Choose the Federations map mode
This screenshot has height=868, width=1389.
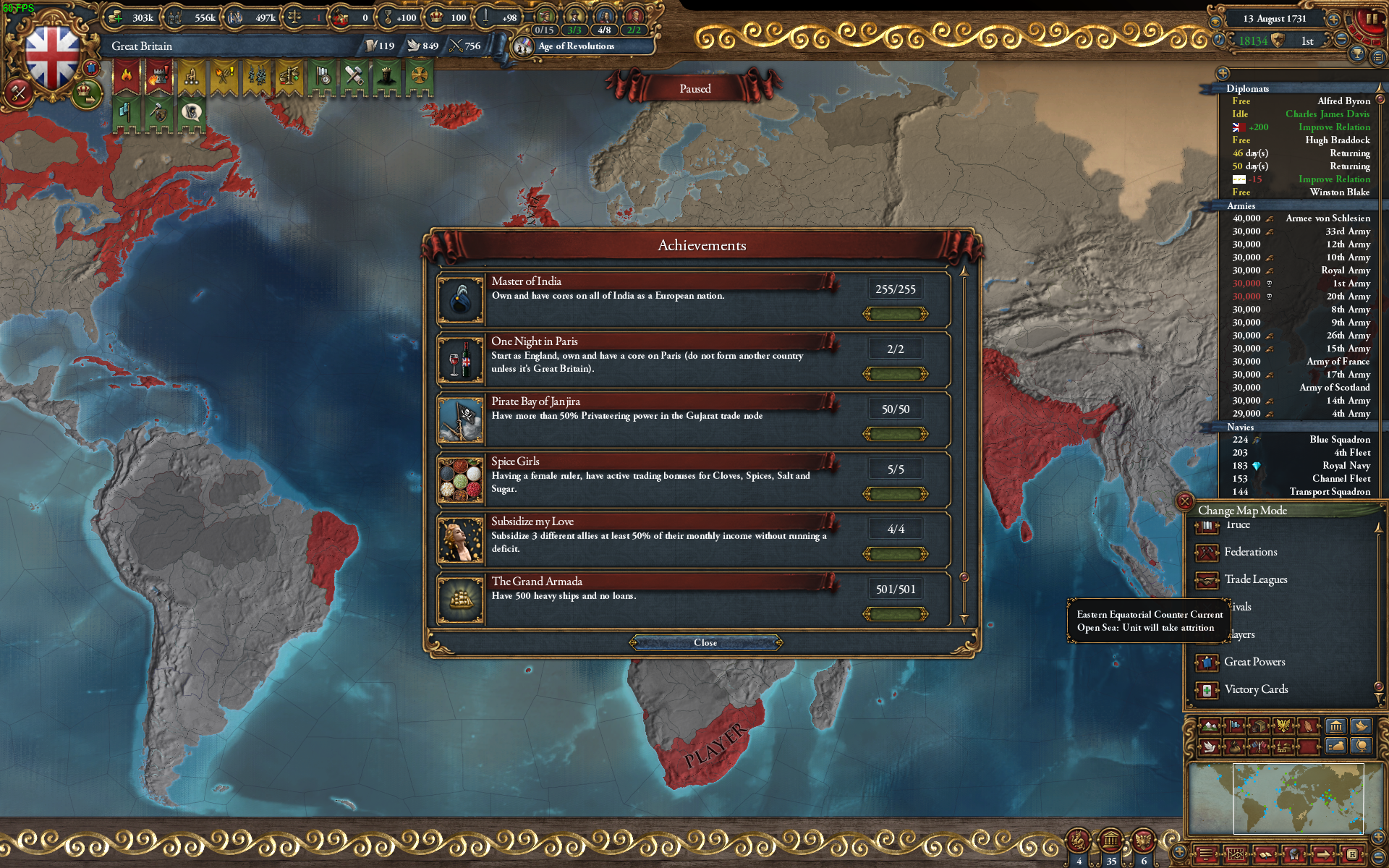1250,552
